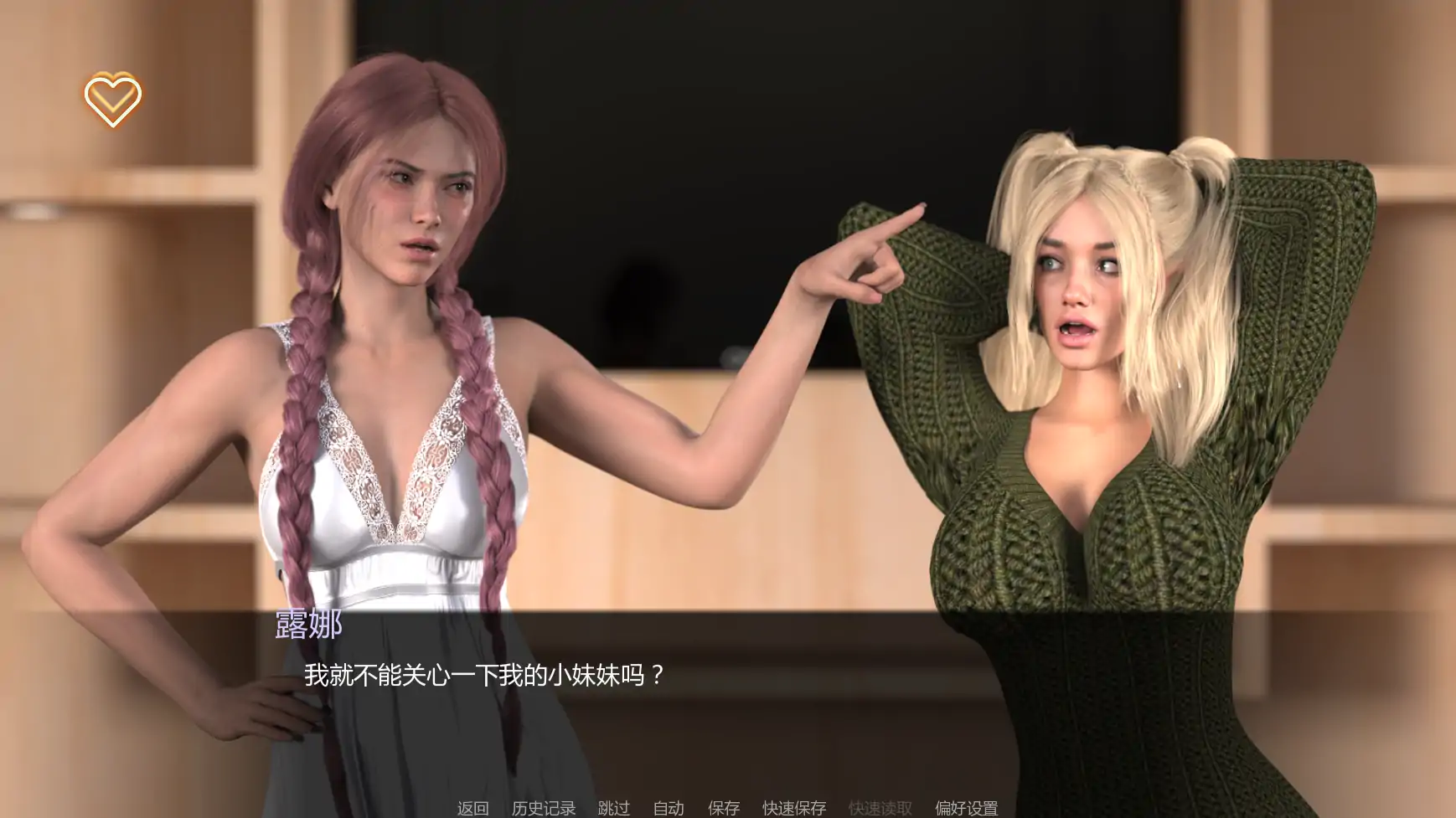Review past messages using 历史记录
The height and width of the screenshot is (818, 1456).
click(x=543, y=808)
